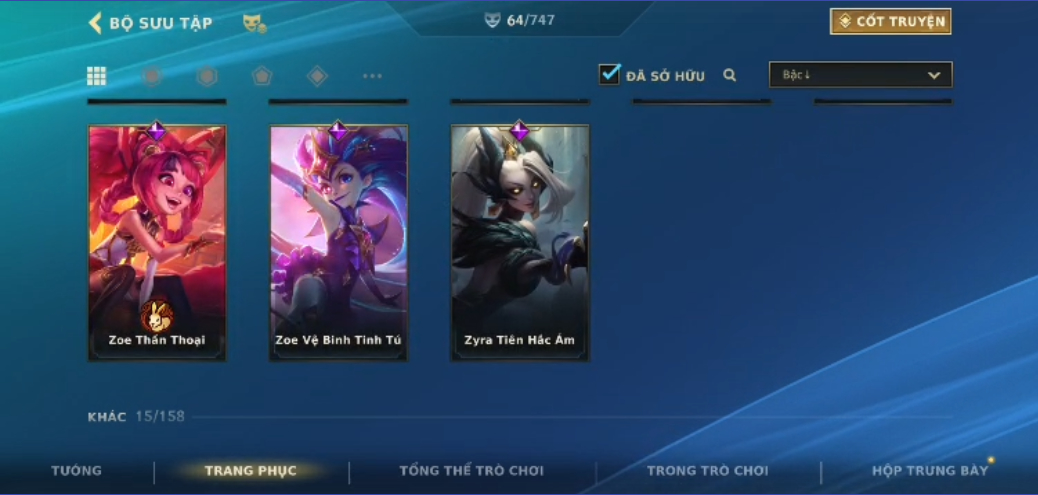Open the Hộp Trưng Bày tab

pos(929,471)
